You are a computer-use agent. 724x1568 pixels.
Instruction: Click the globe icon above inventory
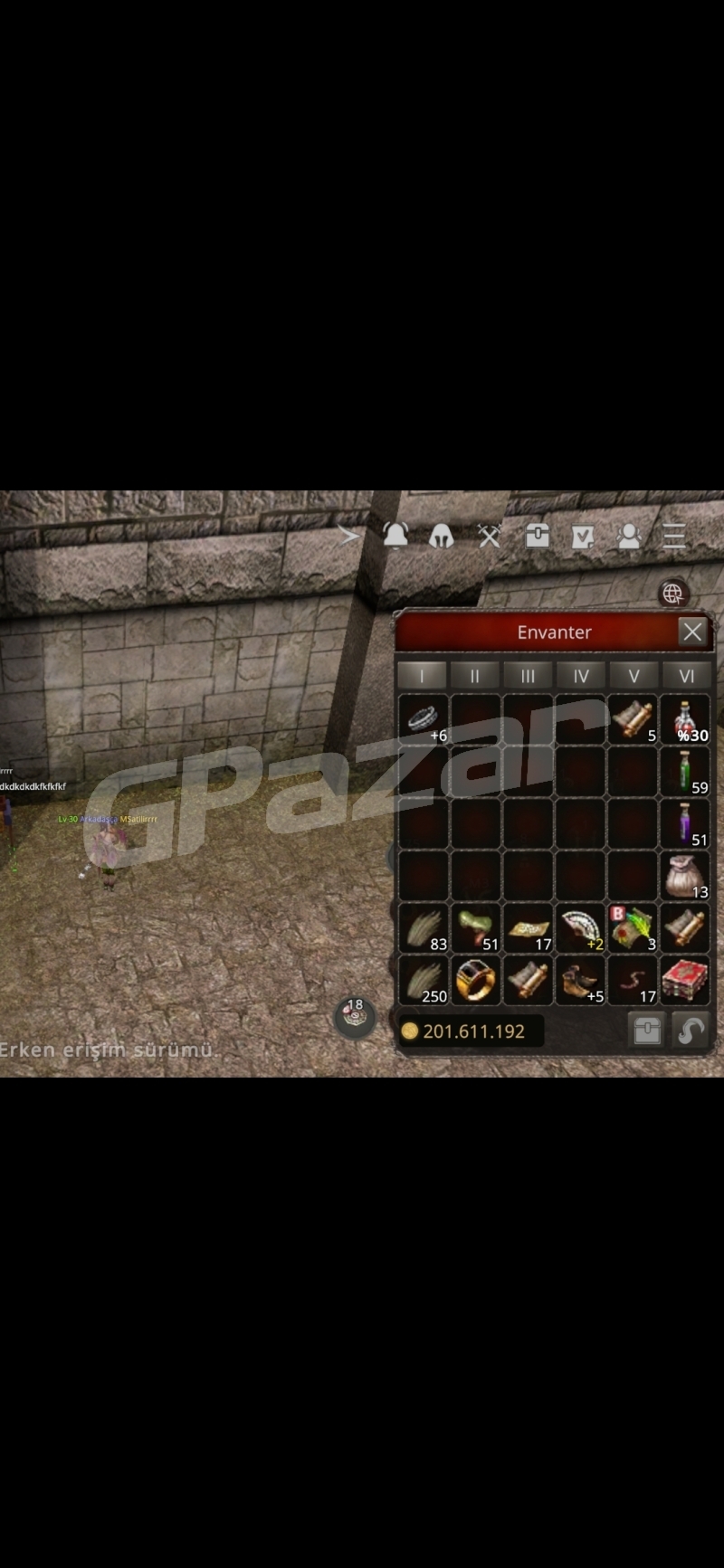click(x=672, y=594)
